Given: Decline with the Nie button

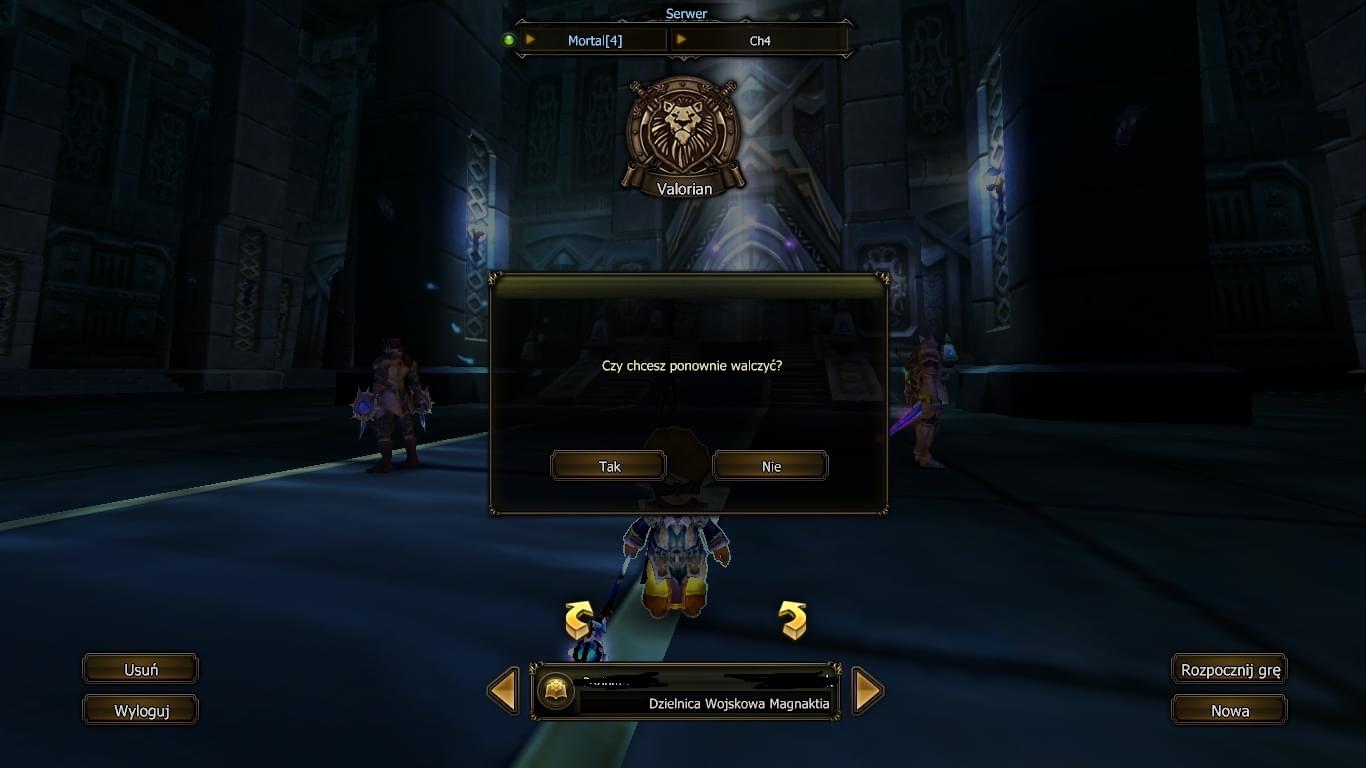Looking at the screenshot, I should coord(770,466).
